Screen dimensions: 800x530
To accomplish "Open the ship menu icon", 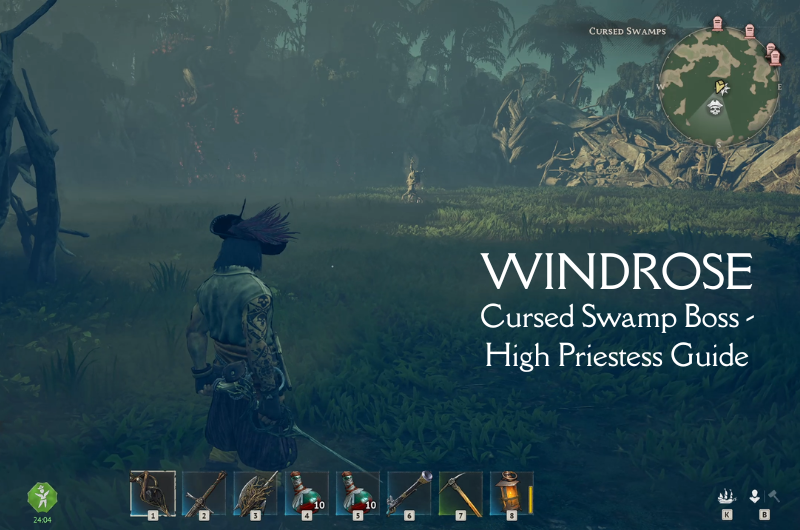I will [726, 496].
